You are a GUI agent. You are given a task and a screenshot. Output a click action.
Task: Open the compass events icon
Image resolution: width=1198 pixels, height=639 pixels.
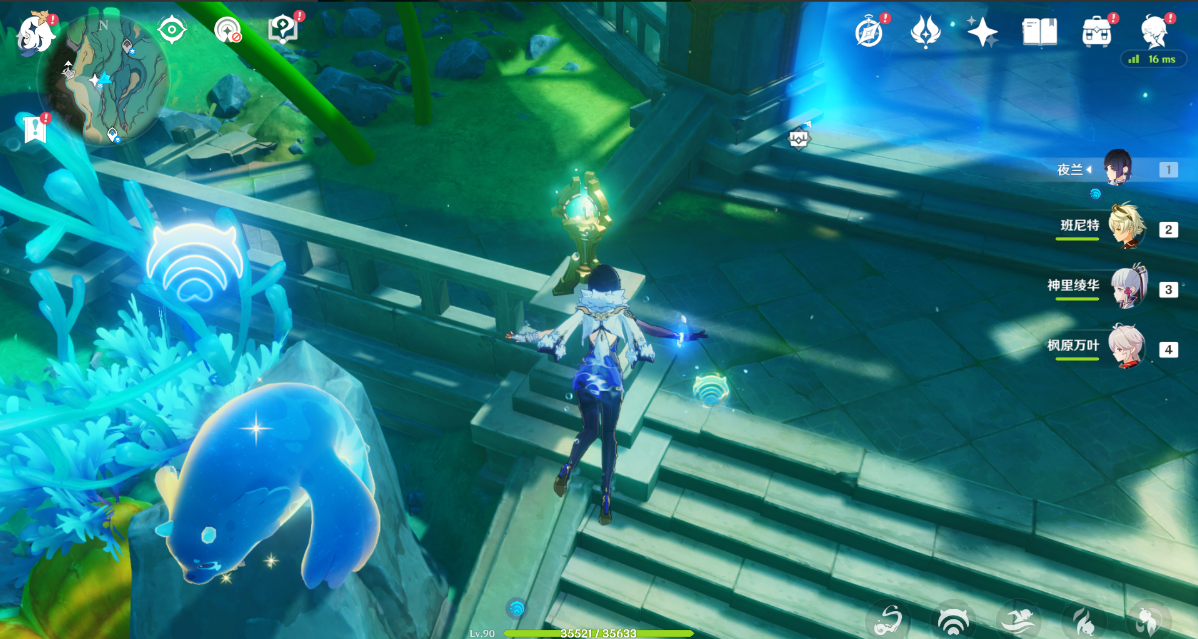click(869, 31)
